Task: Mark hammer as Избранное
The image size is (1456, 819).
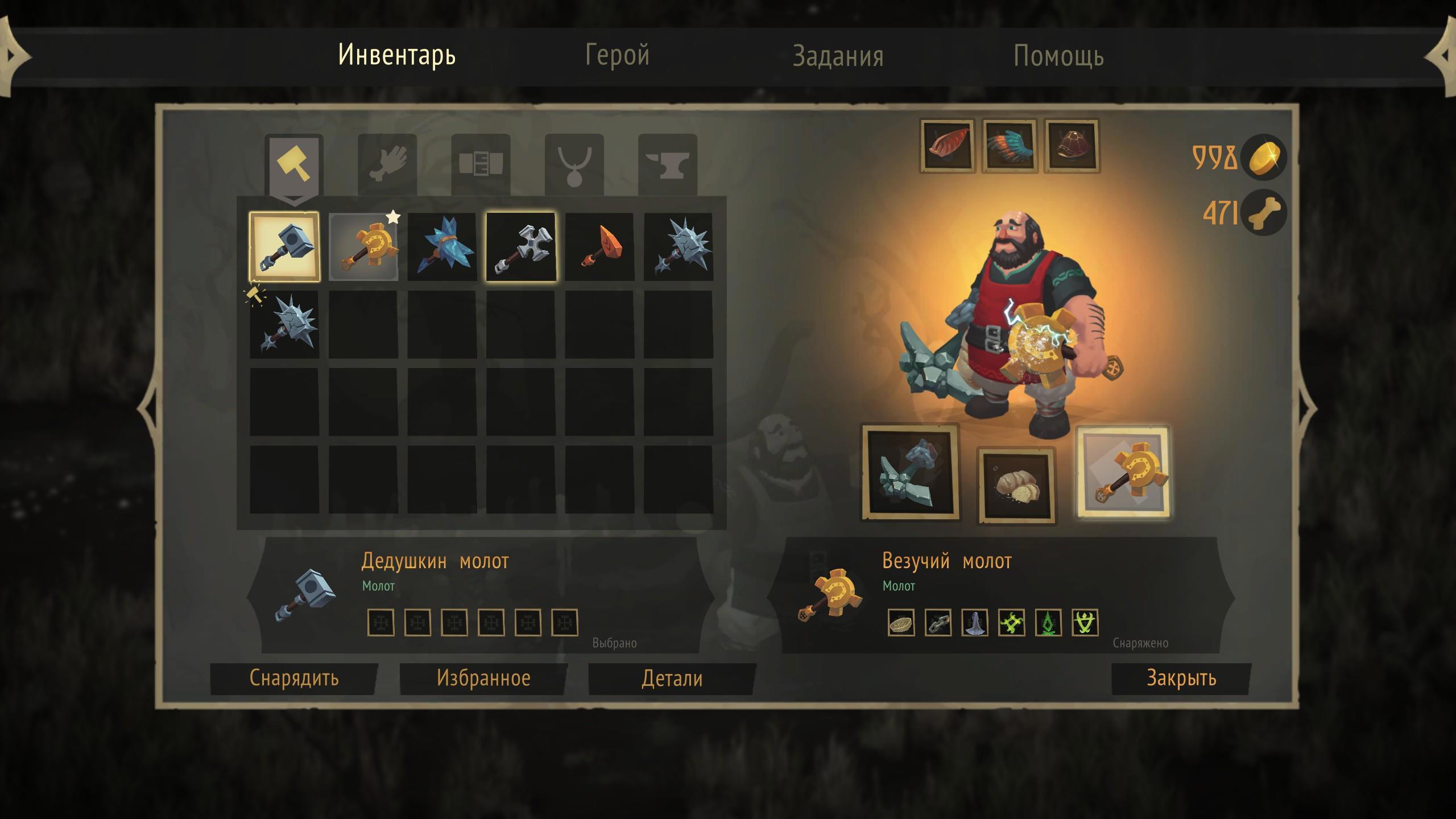Action: [483, 678]
